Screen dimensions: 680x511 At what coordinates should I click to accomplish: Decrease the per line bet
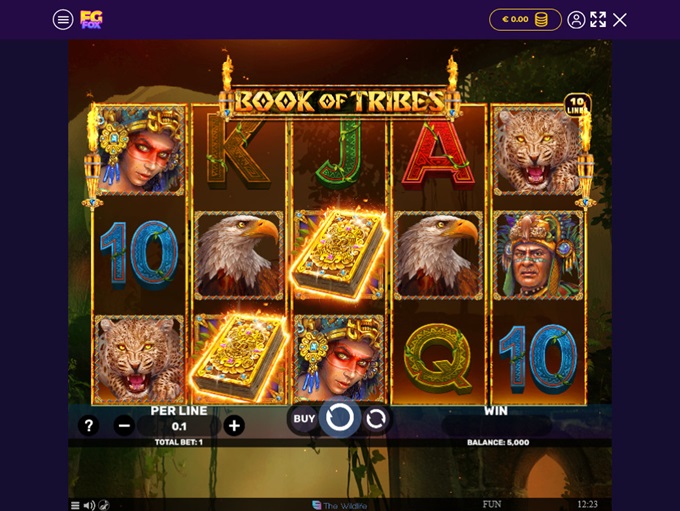pyautogui.click(x=124, y=426)
